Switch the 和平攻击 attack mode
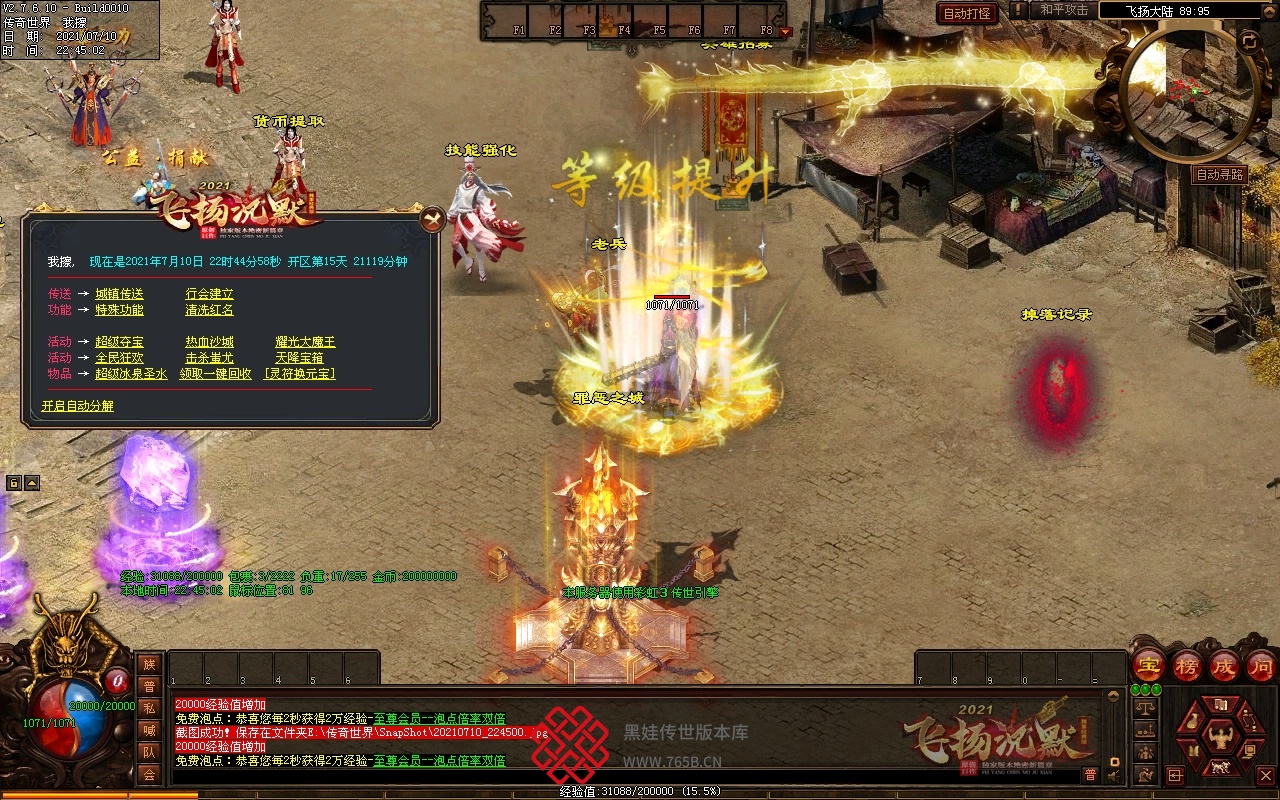Viewport: 1280px width, 800px height. pos(1063,10)
